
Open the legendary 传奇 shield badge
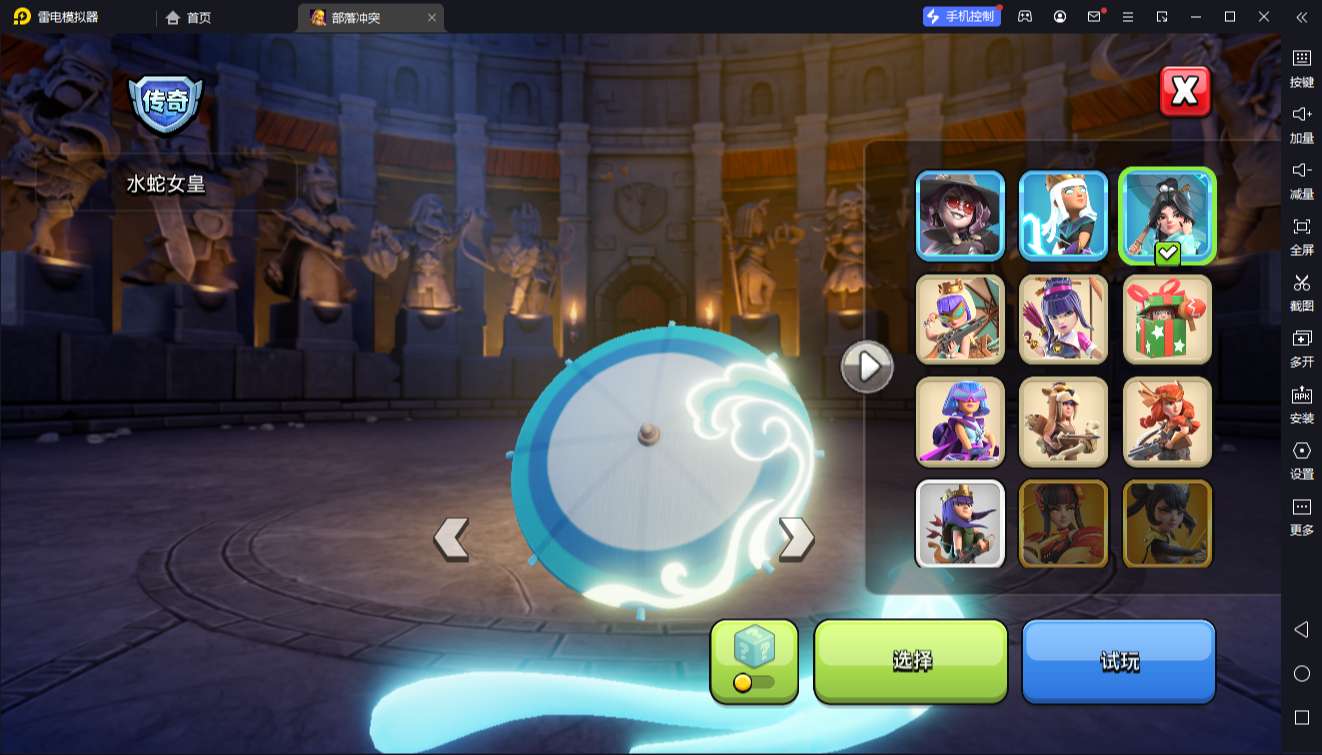point(165,102)
